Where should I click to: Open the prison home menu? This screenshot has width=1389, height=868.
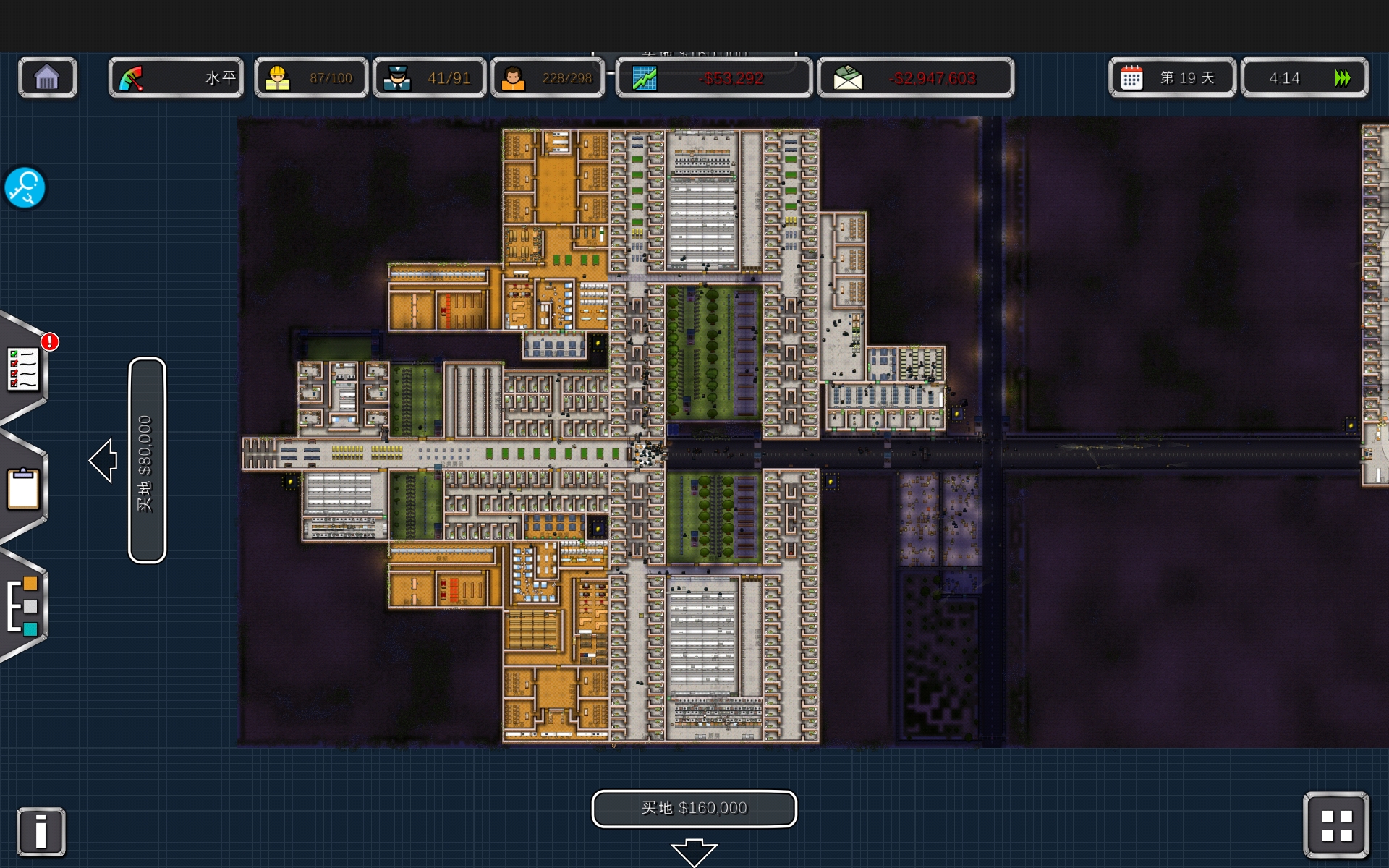click(47, 77)
